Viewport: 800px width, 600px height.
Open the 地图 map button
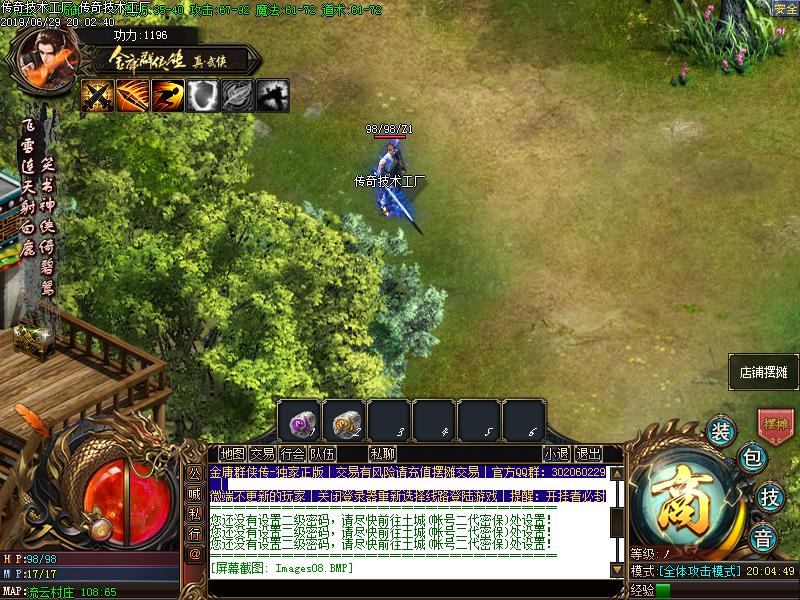point(232,454)
